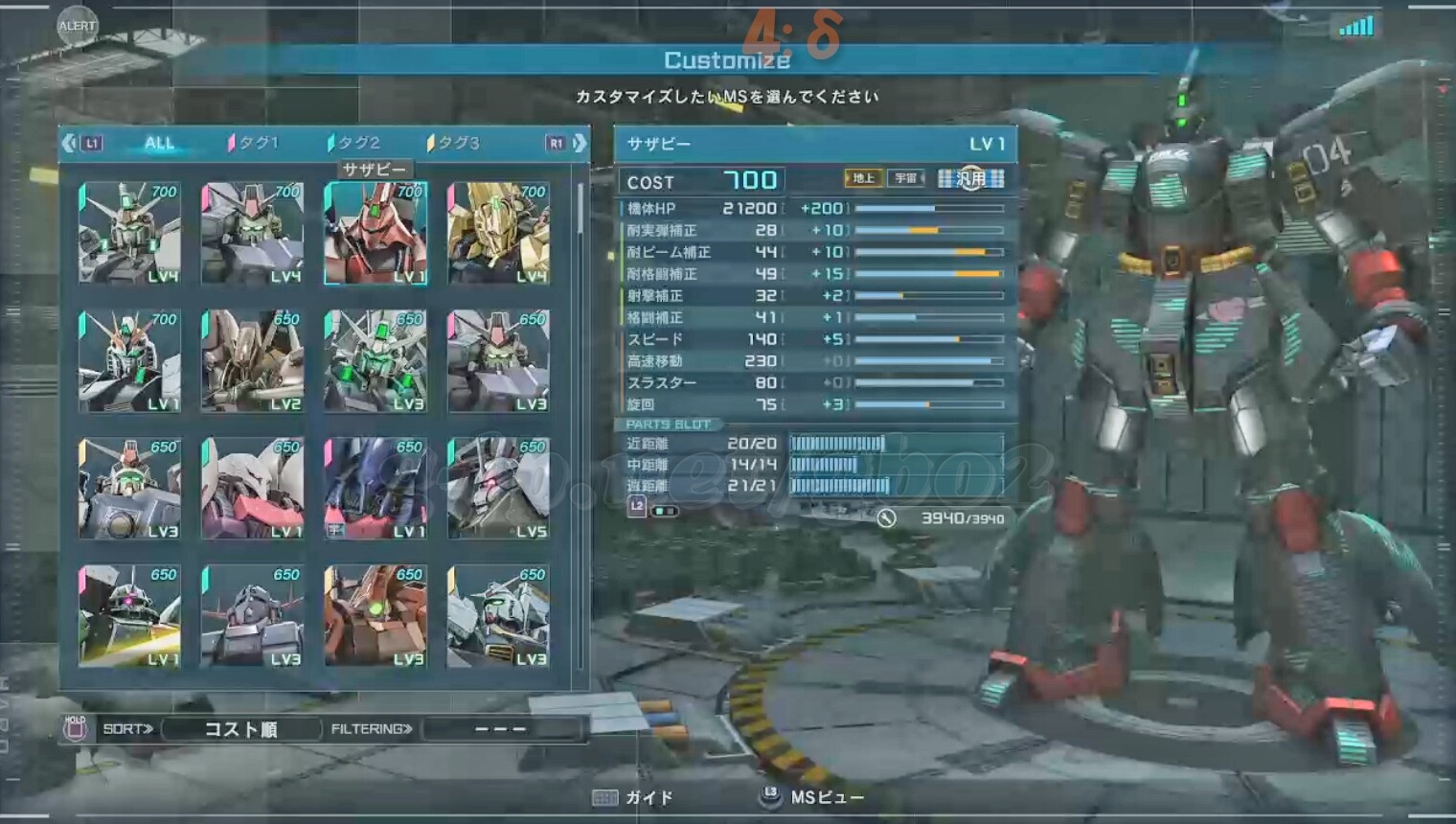Open the FILTERING selector field
The height and width of the screenshot is (824, 1456).
[x=501, y=729]
